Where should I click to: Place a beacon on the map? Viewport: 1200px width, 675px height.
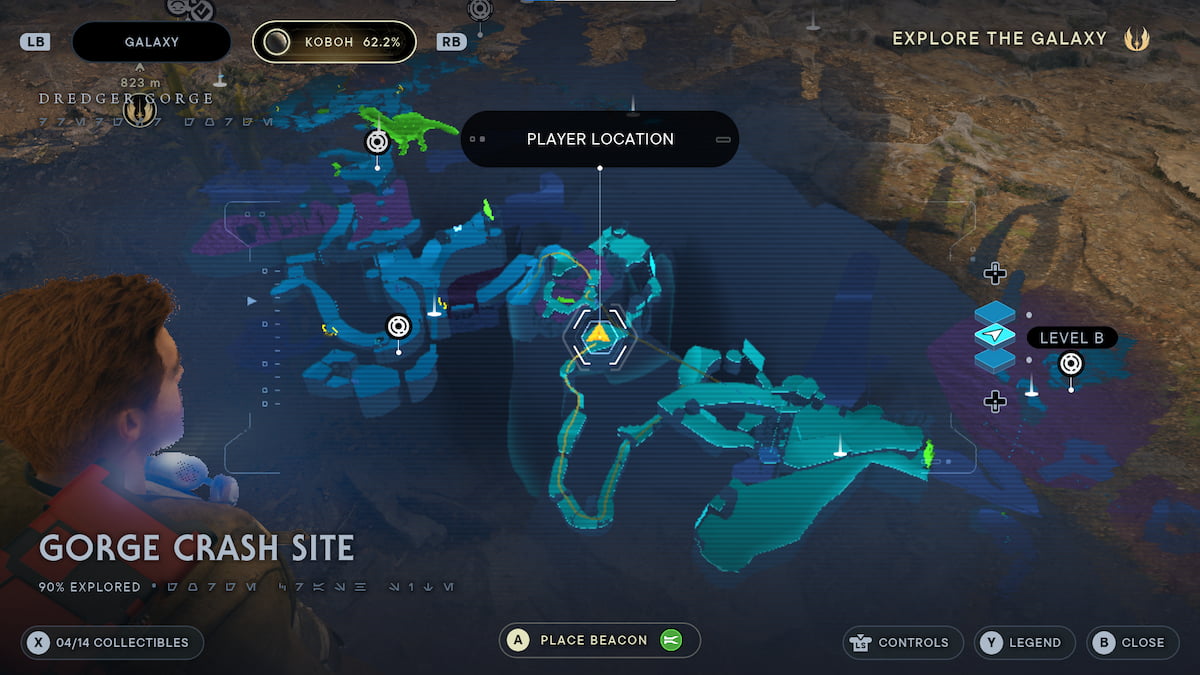pyautogui.click(x=599, y=640)
